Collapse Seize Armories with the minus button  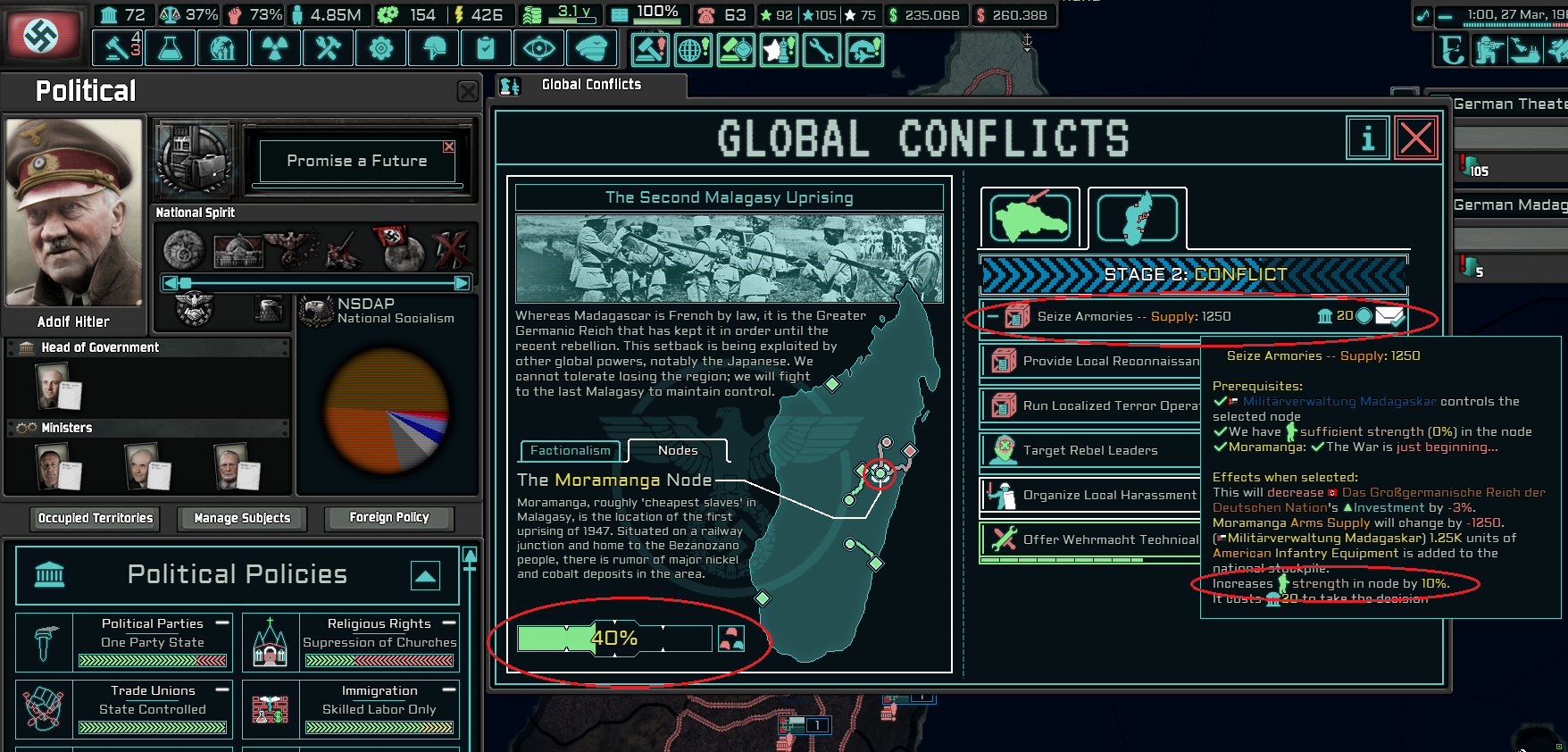coord(993,314)
